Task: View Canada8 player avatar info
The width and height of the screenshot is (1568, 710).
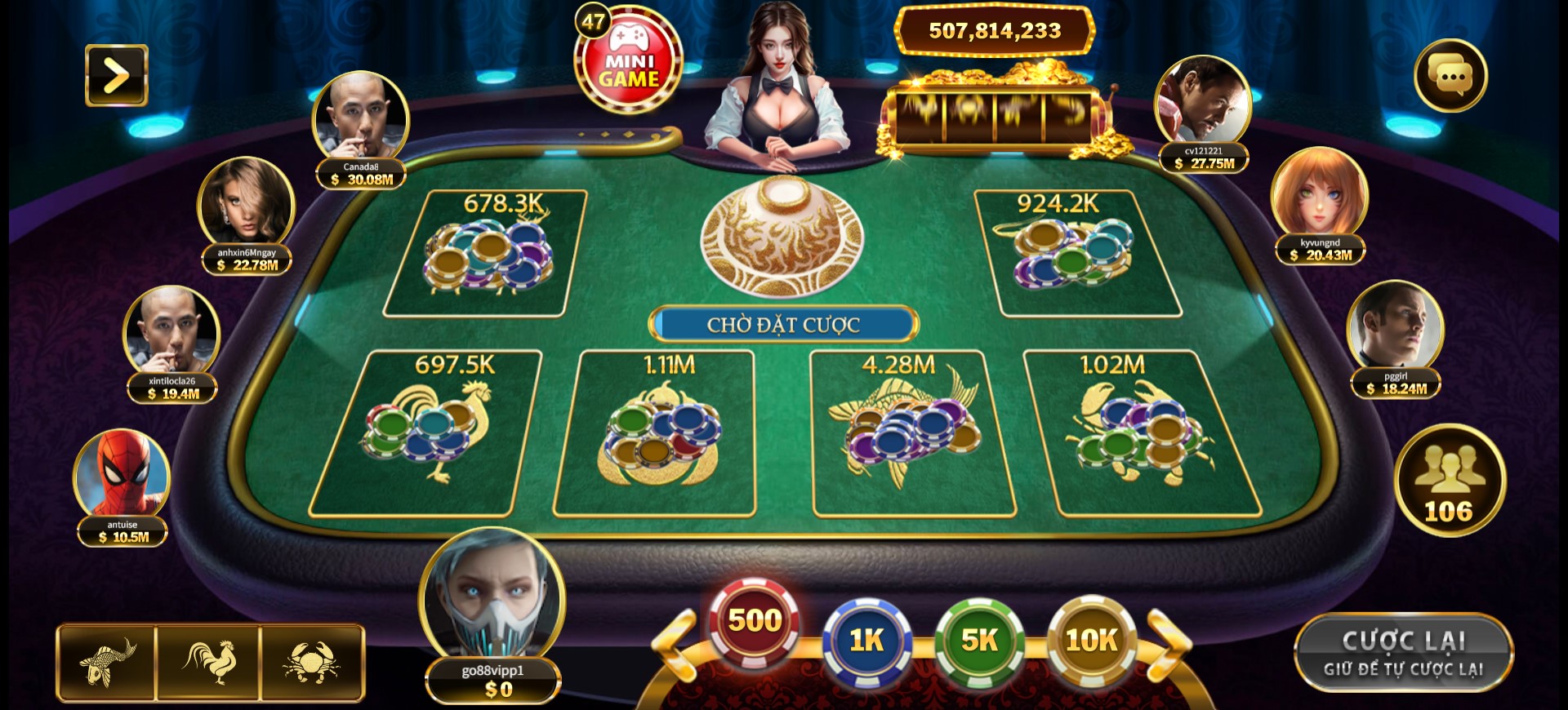Action: point(359,114)
